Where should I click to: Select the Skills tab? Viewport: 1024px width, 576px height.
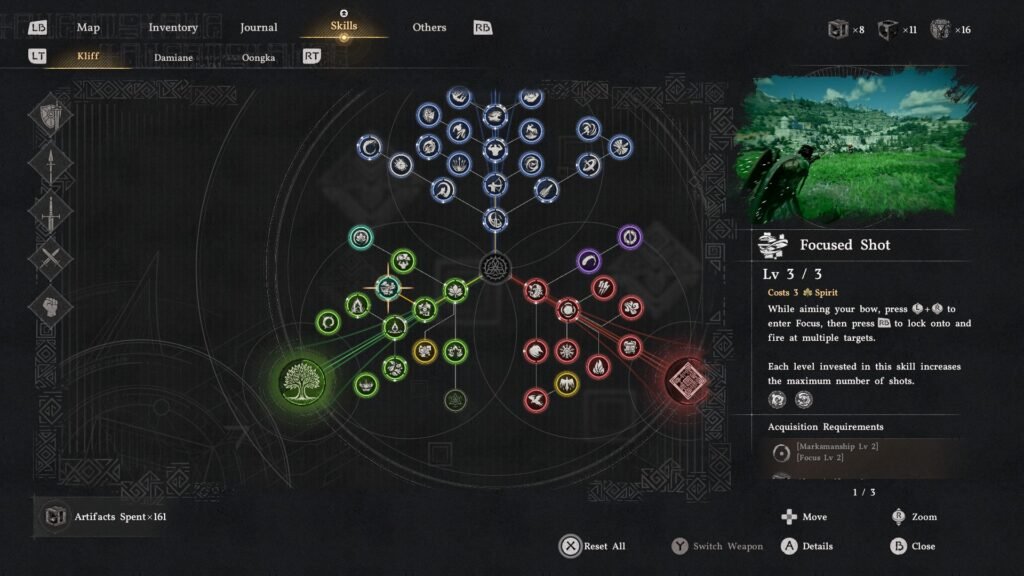343,27
